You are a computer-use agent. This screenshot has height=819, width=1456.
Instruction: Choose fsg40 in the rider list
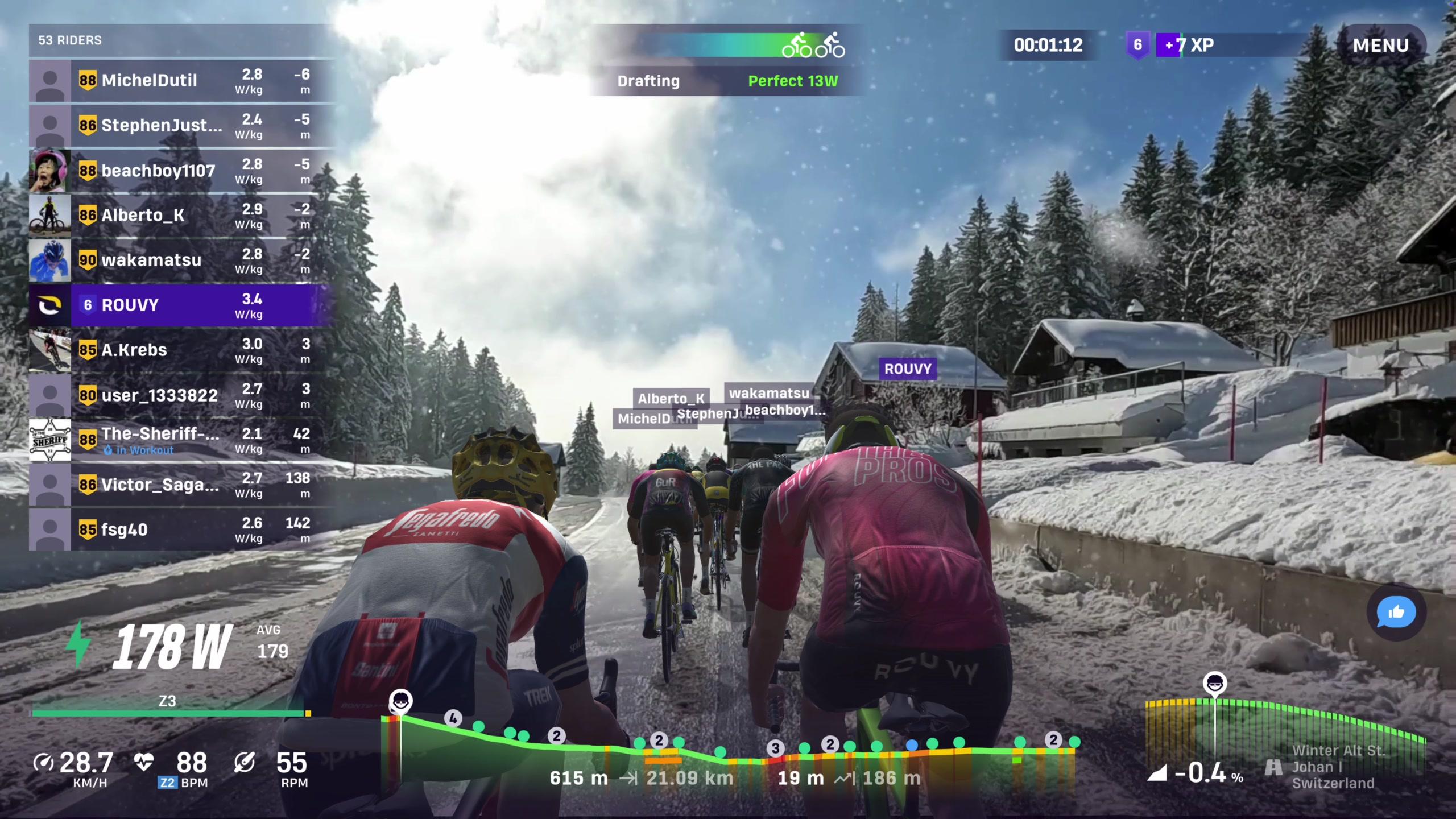(x=181, y=530)
